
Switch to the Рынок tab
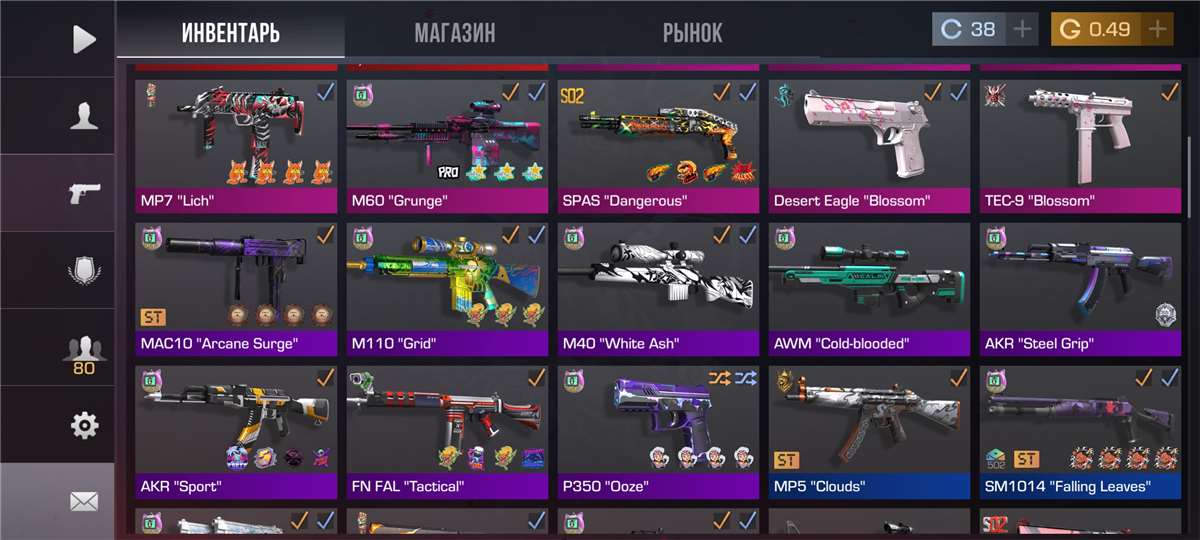point(692,32)
